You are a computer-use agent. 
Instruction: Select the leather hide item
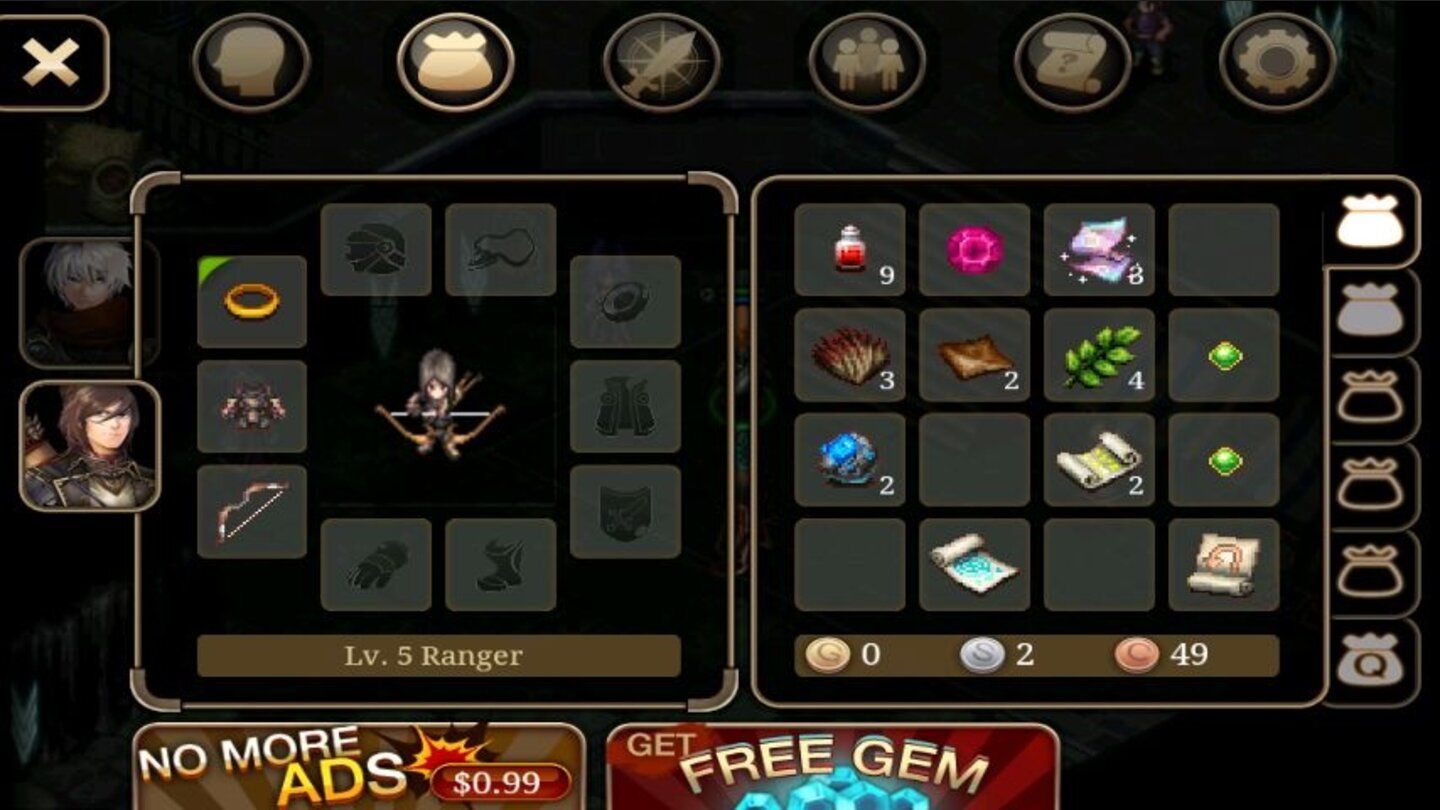tap(973, 357)
